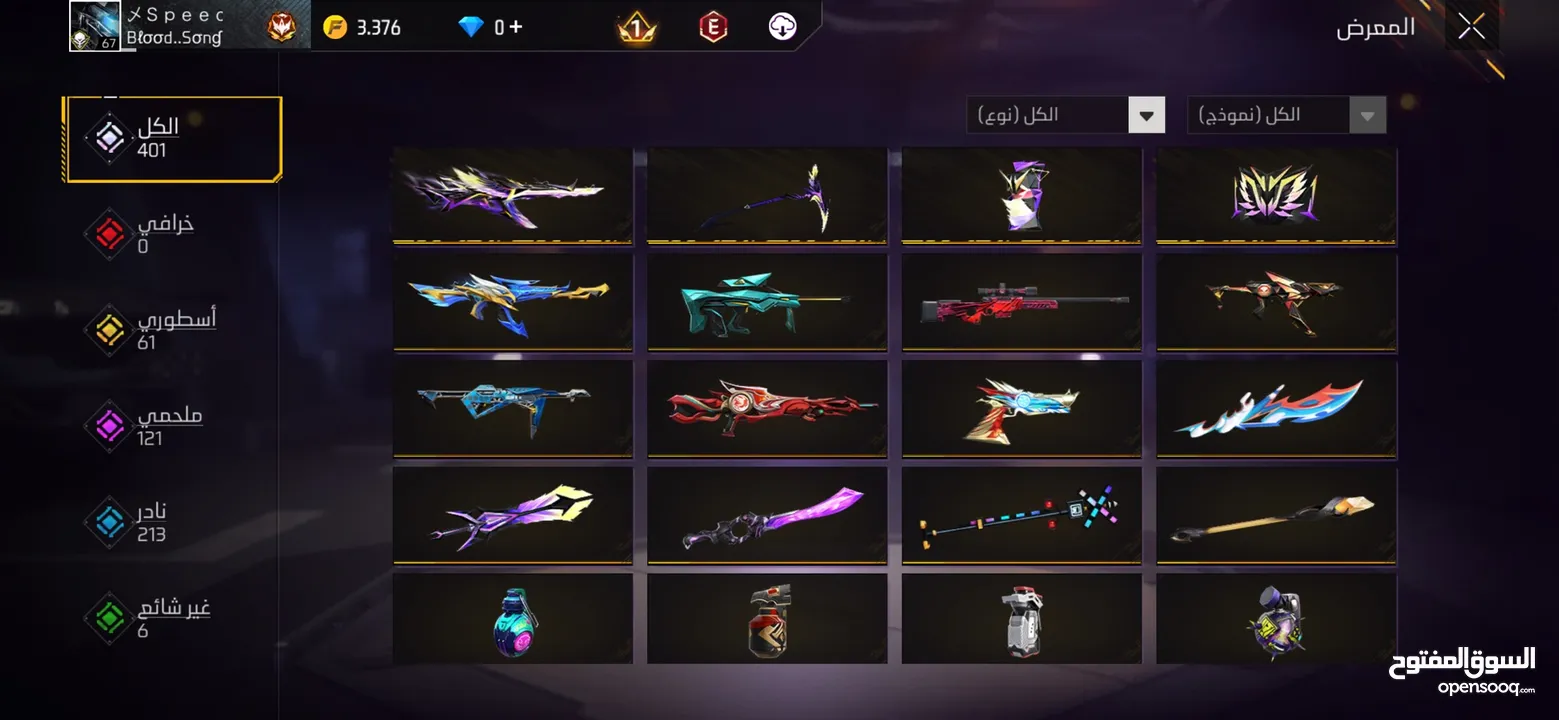Open the player profile avatar
This screenshot has width=1559, height=720.
[95, 26]
